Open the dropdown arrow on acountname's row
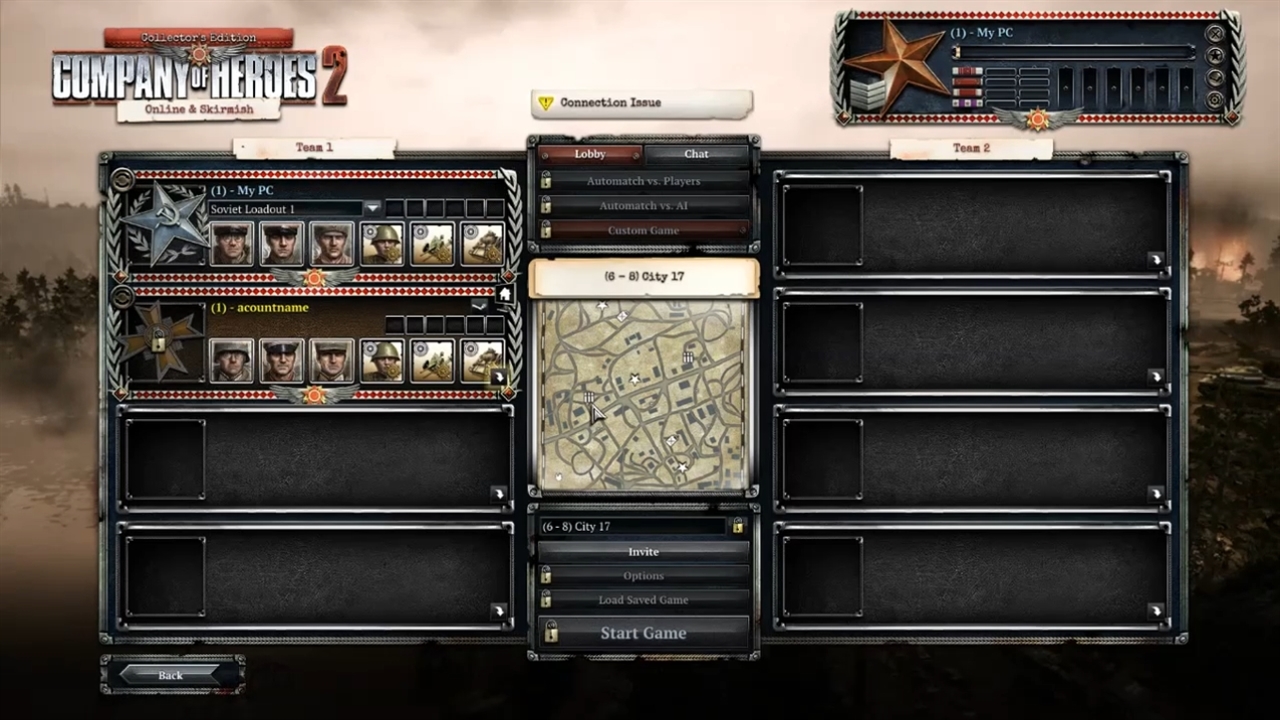 479,305
